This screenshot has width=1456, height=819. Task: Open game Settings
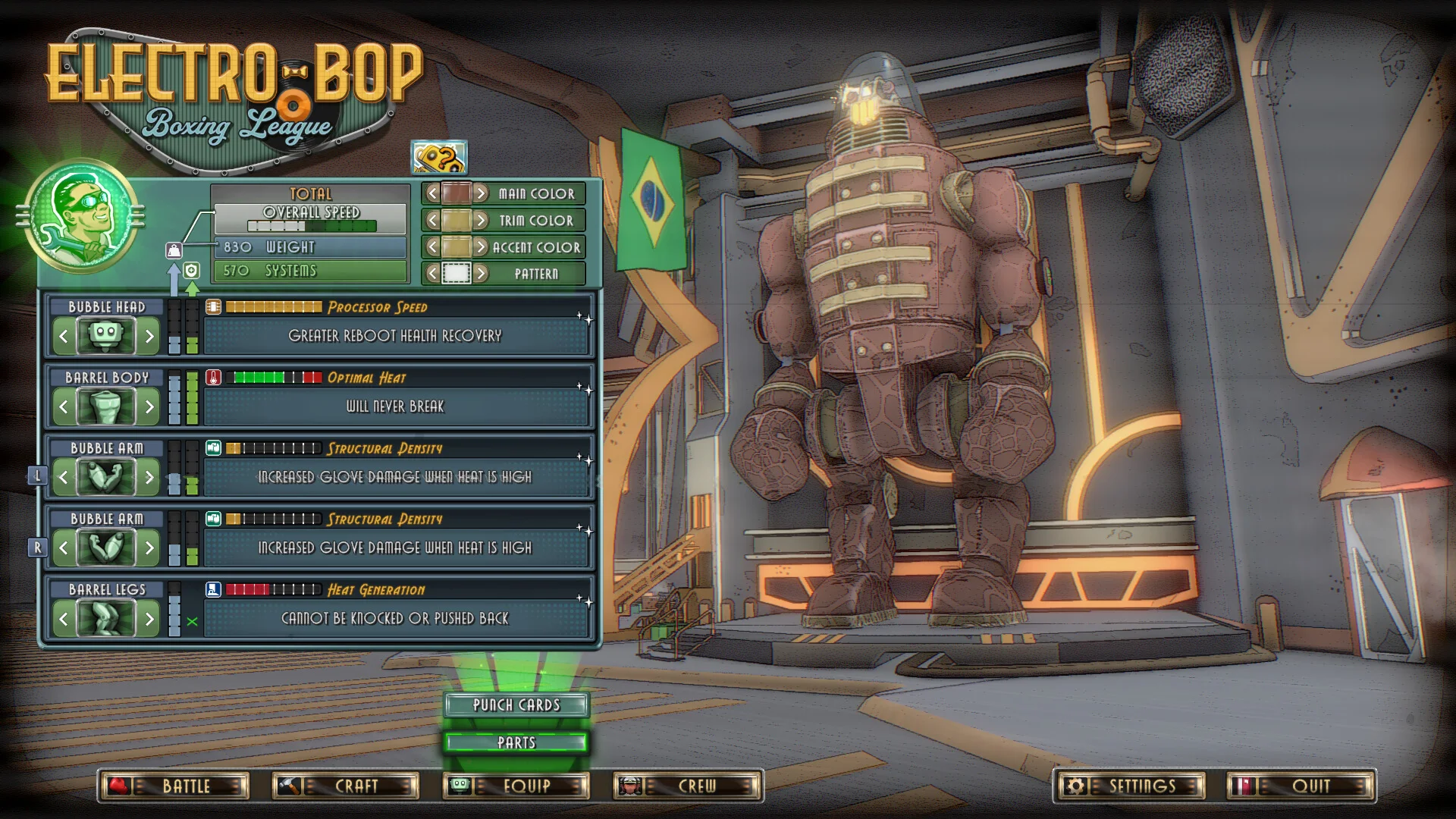[1129, 786]
